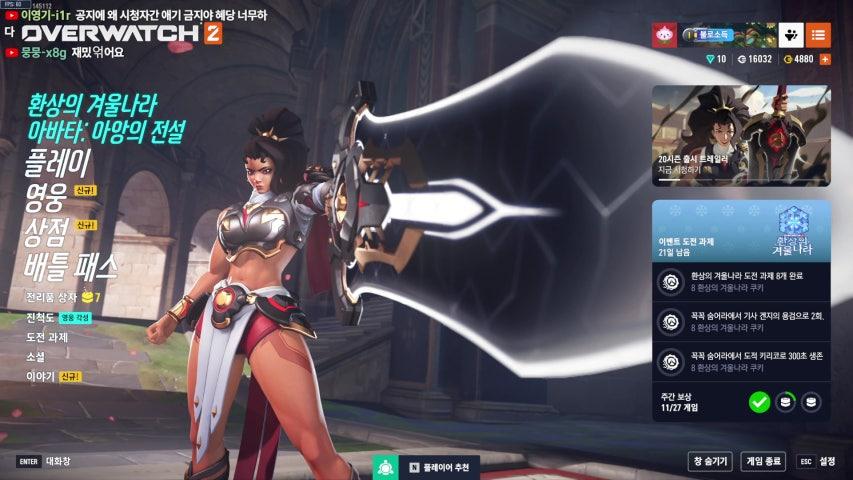Open the 영웅 (Heroes) menu
Image resolution: width=853 pixels, height=480 pixels.
tap(46, 196)
